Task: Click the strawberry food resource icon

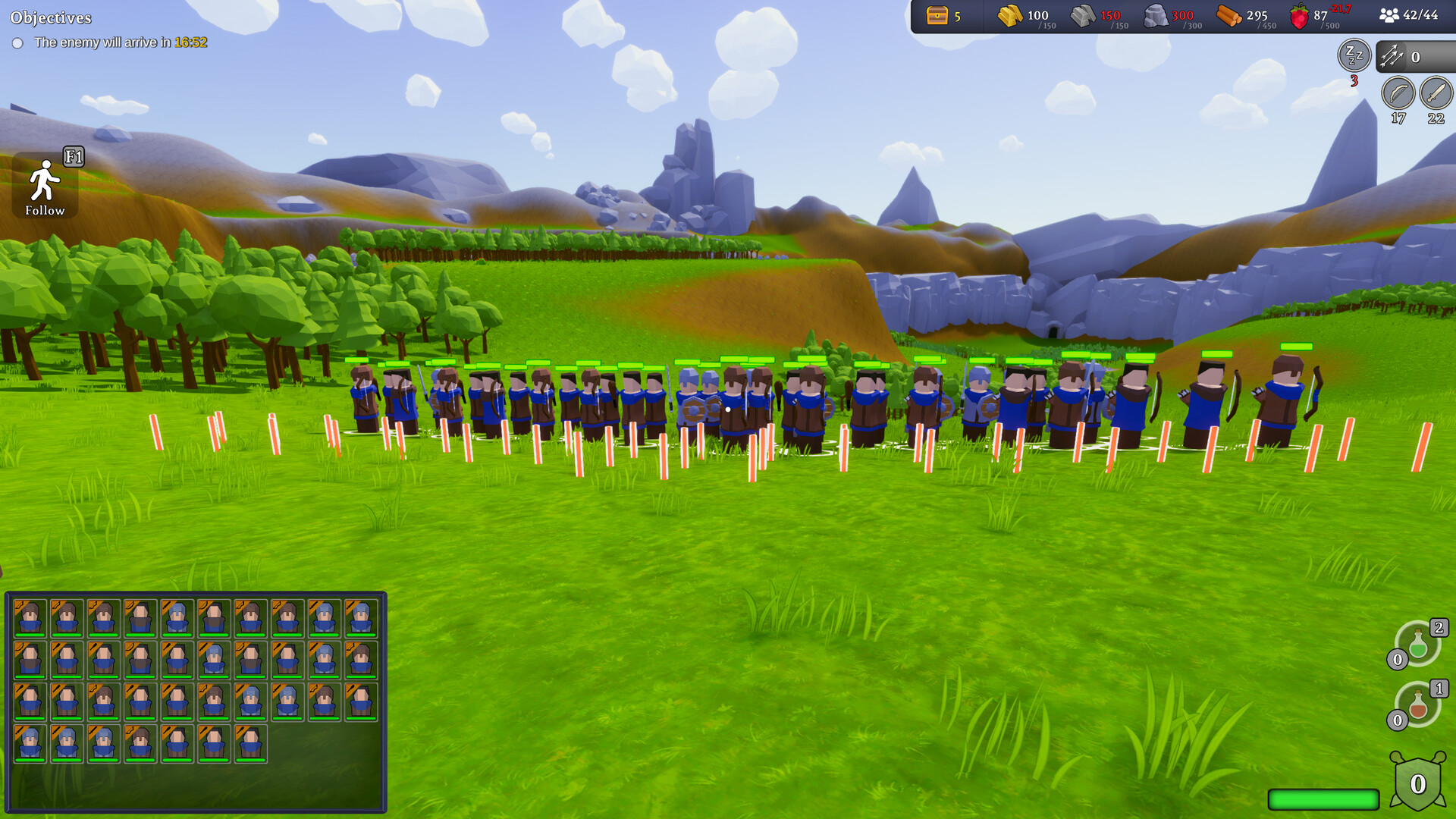Action: (x=1298, y=15)
